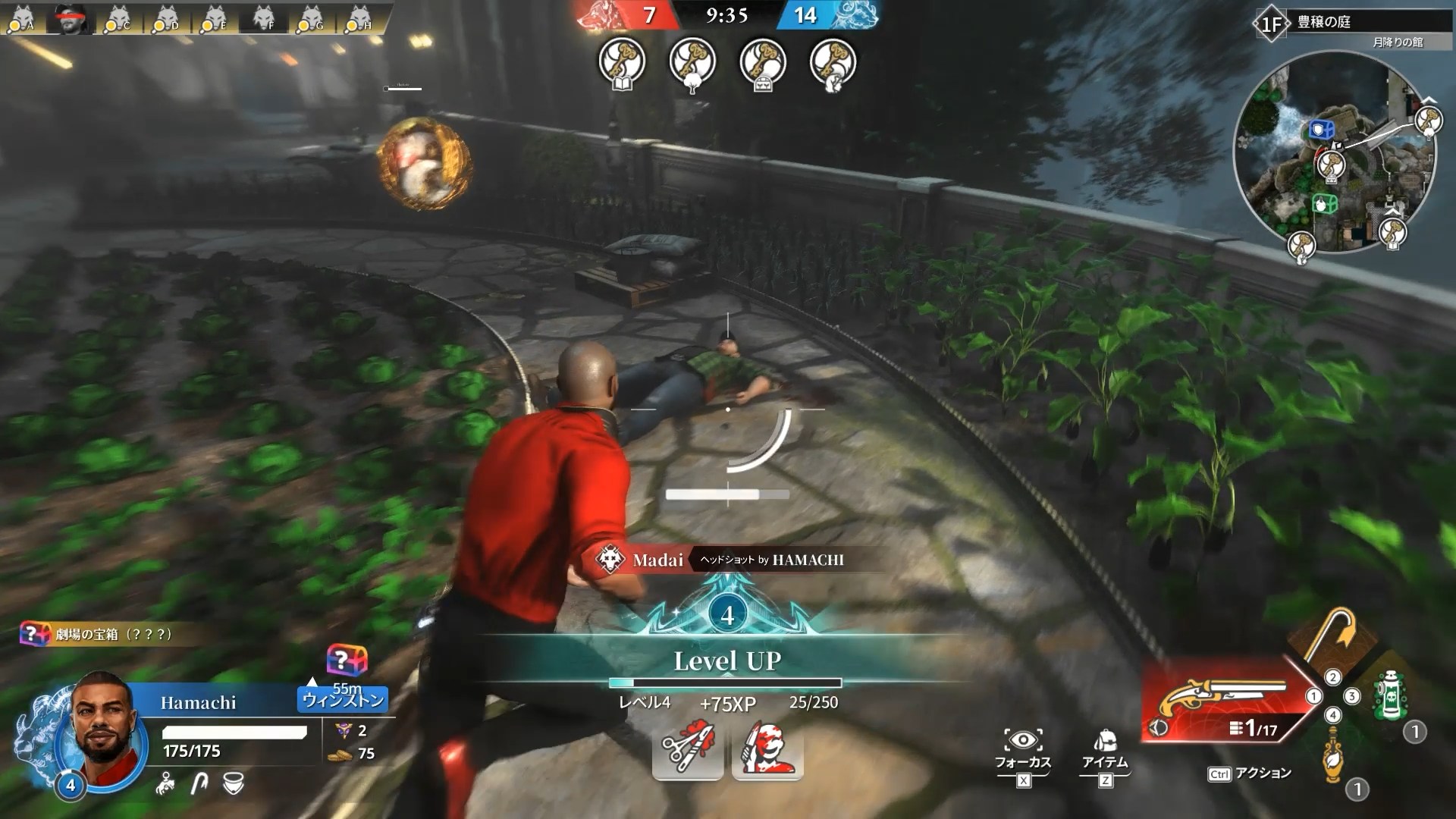
Task: Click the circular minimap
Action: point(1335,152)
